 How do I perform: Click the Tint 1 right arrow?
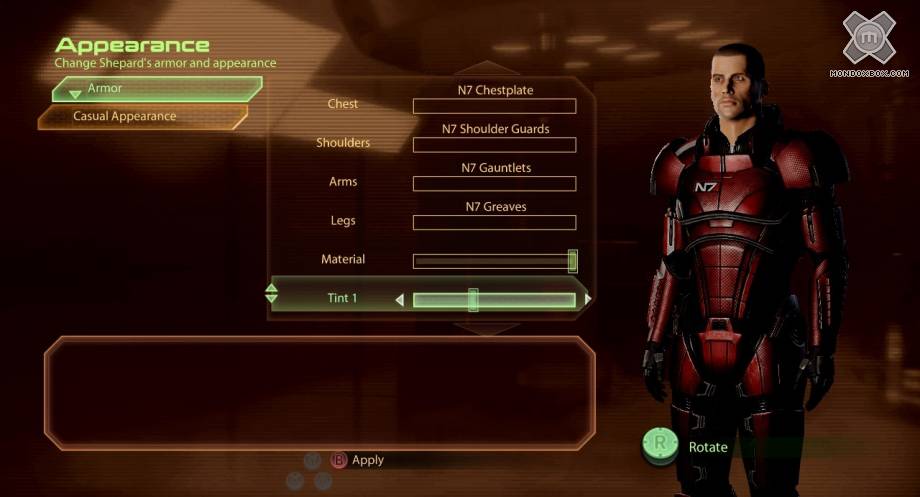[x=588, y=299]
